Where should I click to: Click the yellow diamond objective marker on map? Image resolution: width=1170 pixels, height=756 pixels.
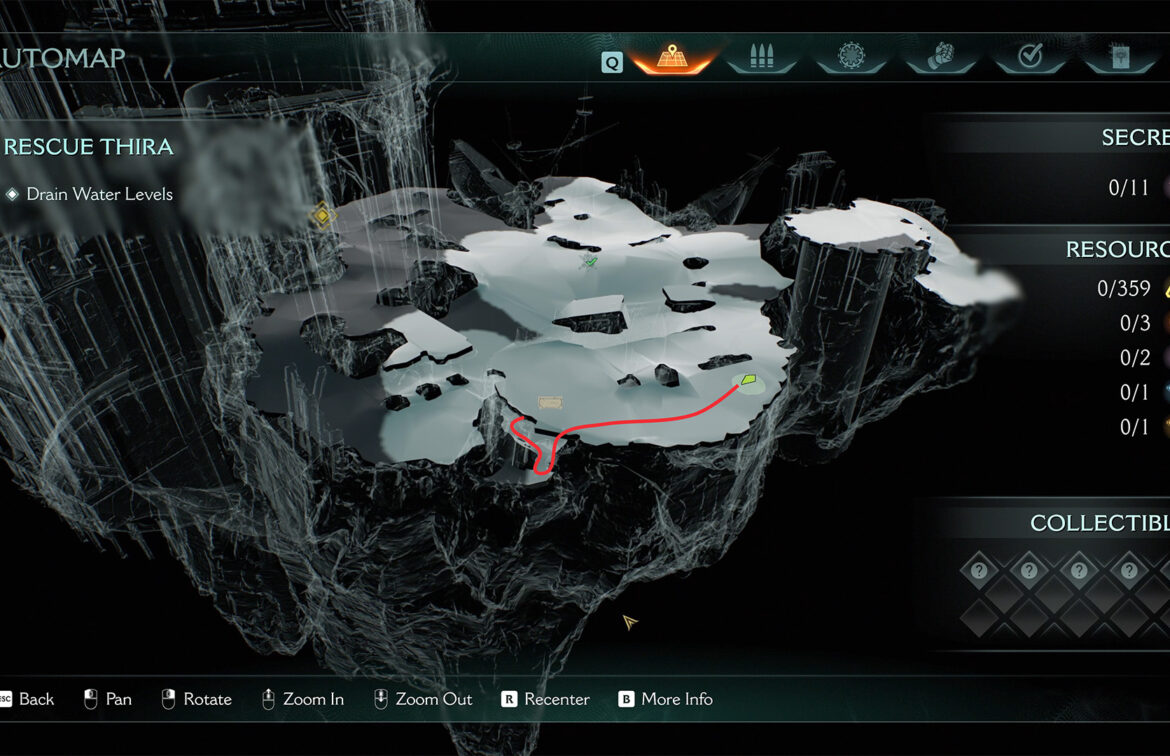pyautogui.click(x=322, y=214)
